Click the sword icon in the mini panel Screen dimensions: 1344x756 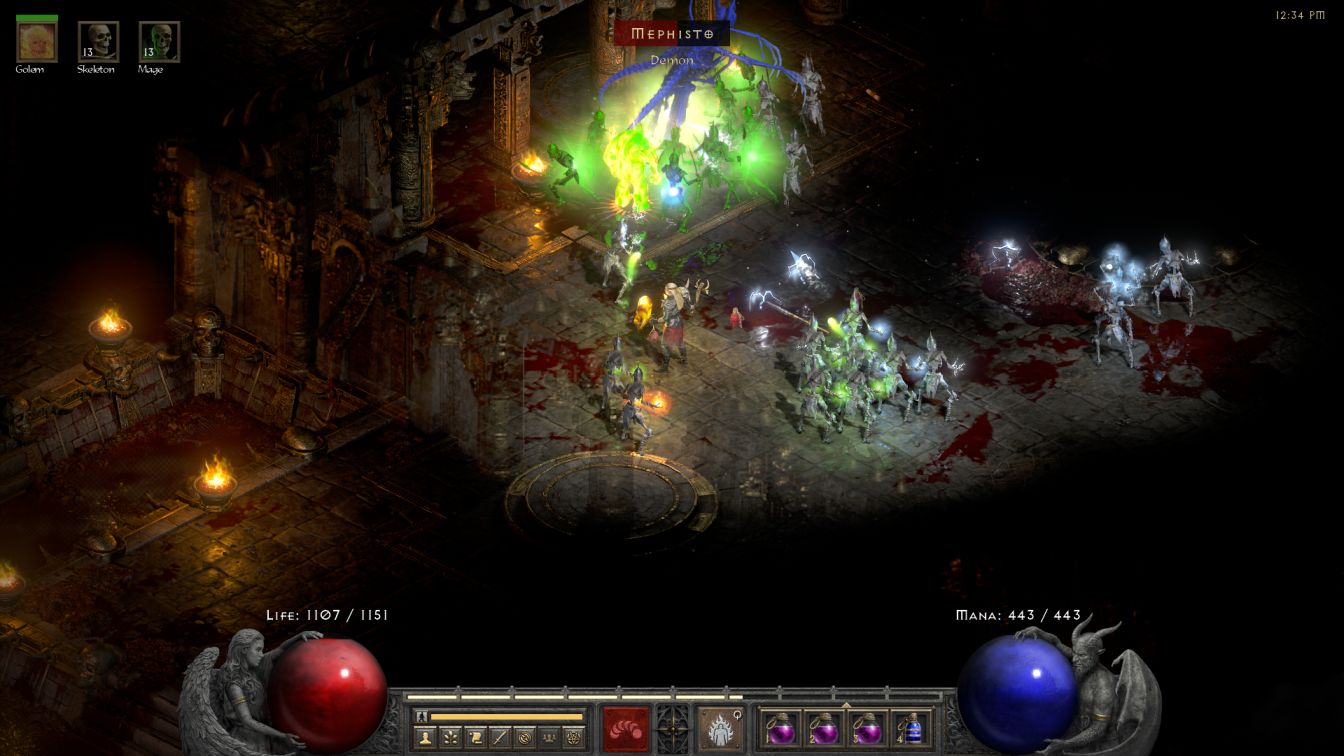click(x=500, y=738)
